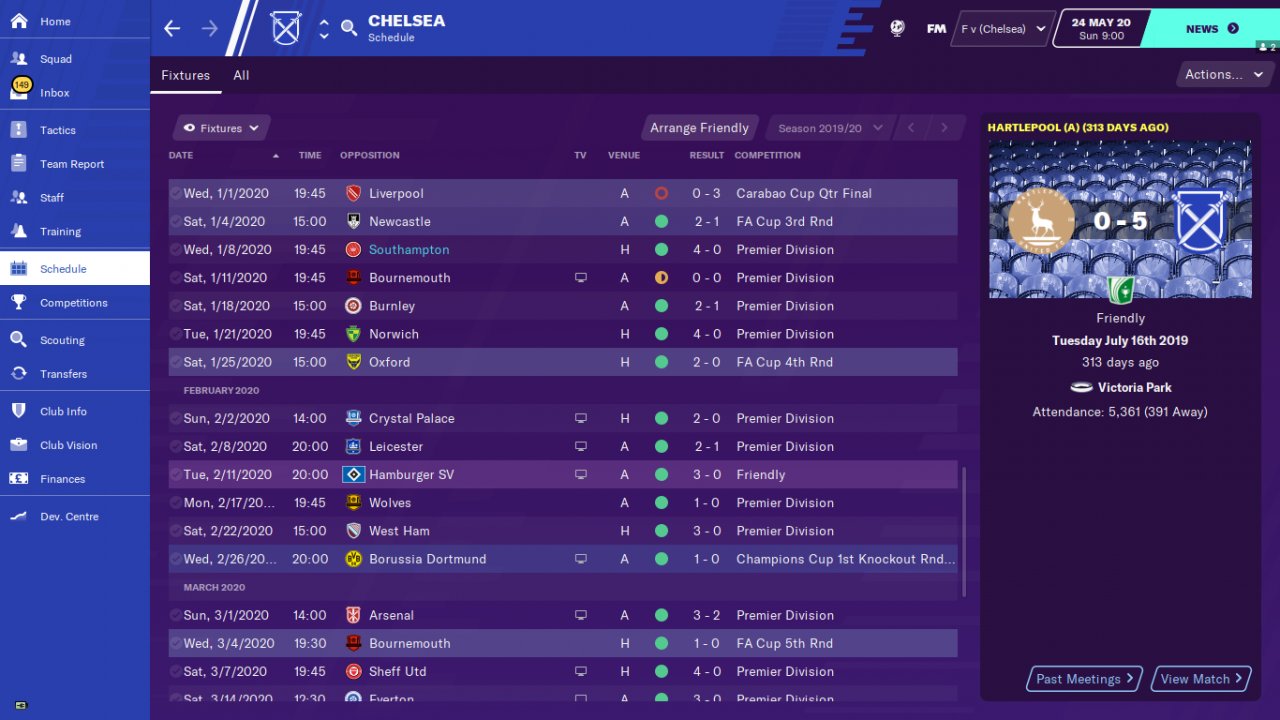Open the Actions dropdown menu

pyautogui.click(x=1223, y=74)
